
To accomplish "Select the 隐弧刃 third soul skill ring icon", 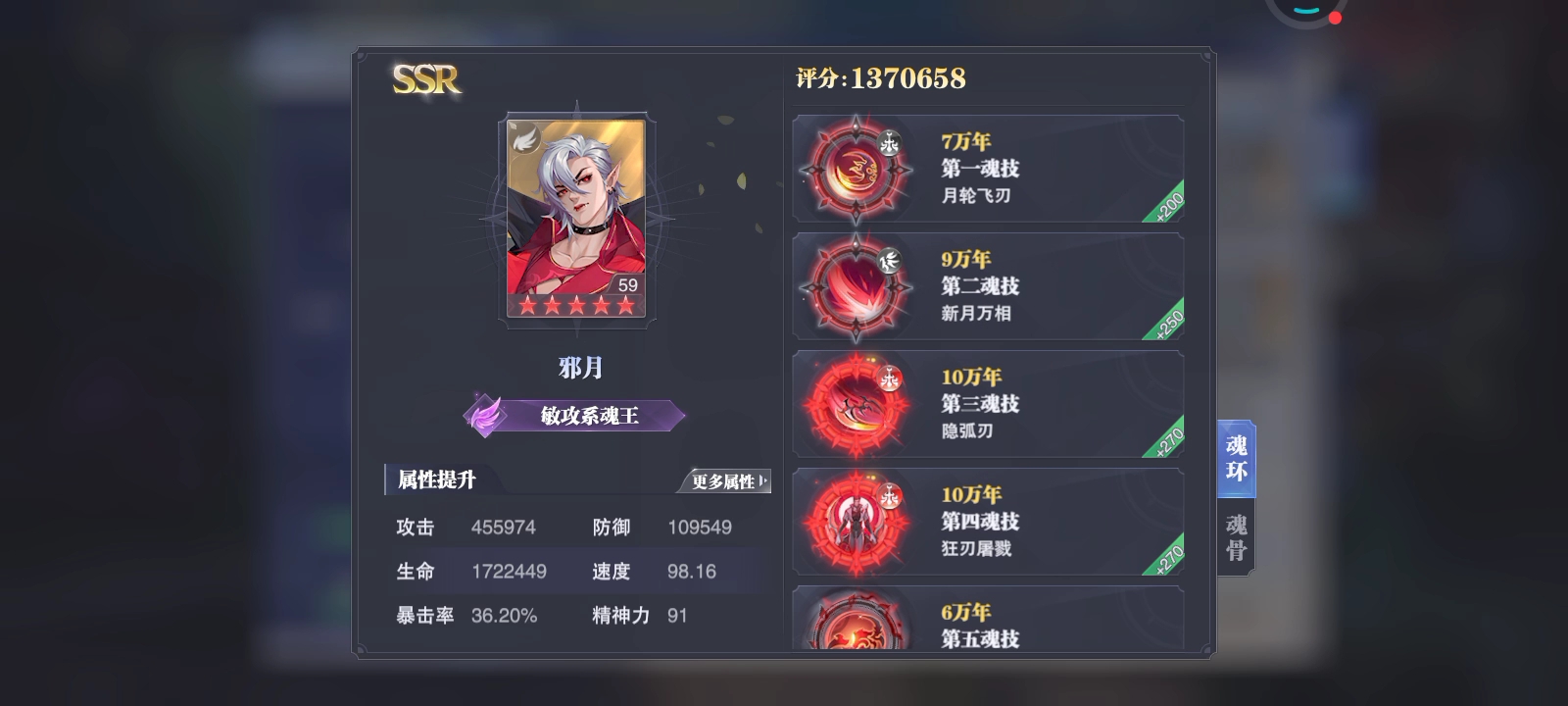I will (x=855, y=403).
